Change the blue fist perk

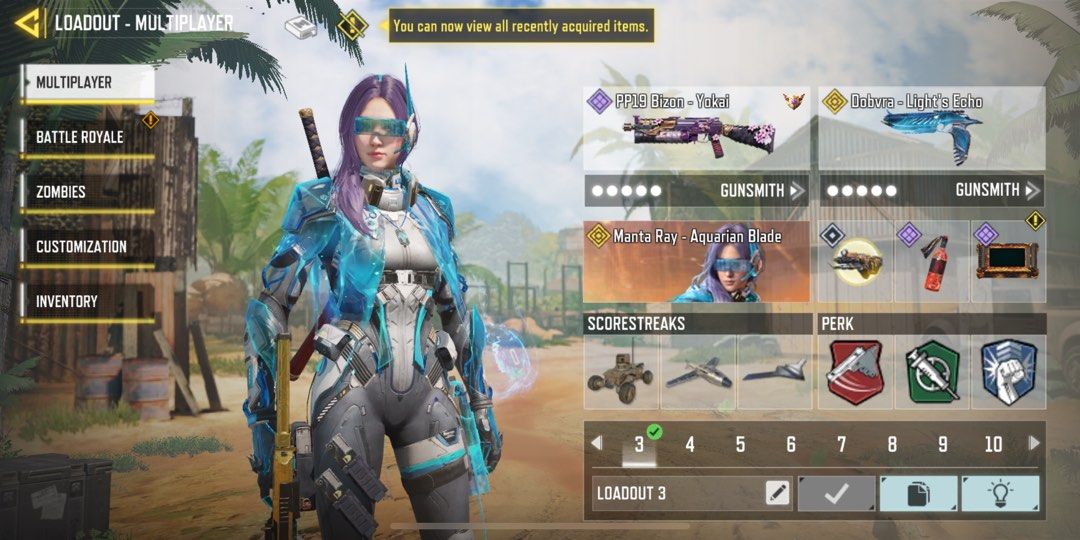tap(1008, 373)
